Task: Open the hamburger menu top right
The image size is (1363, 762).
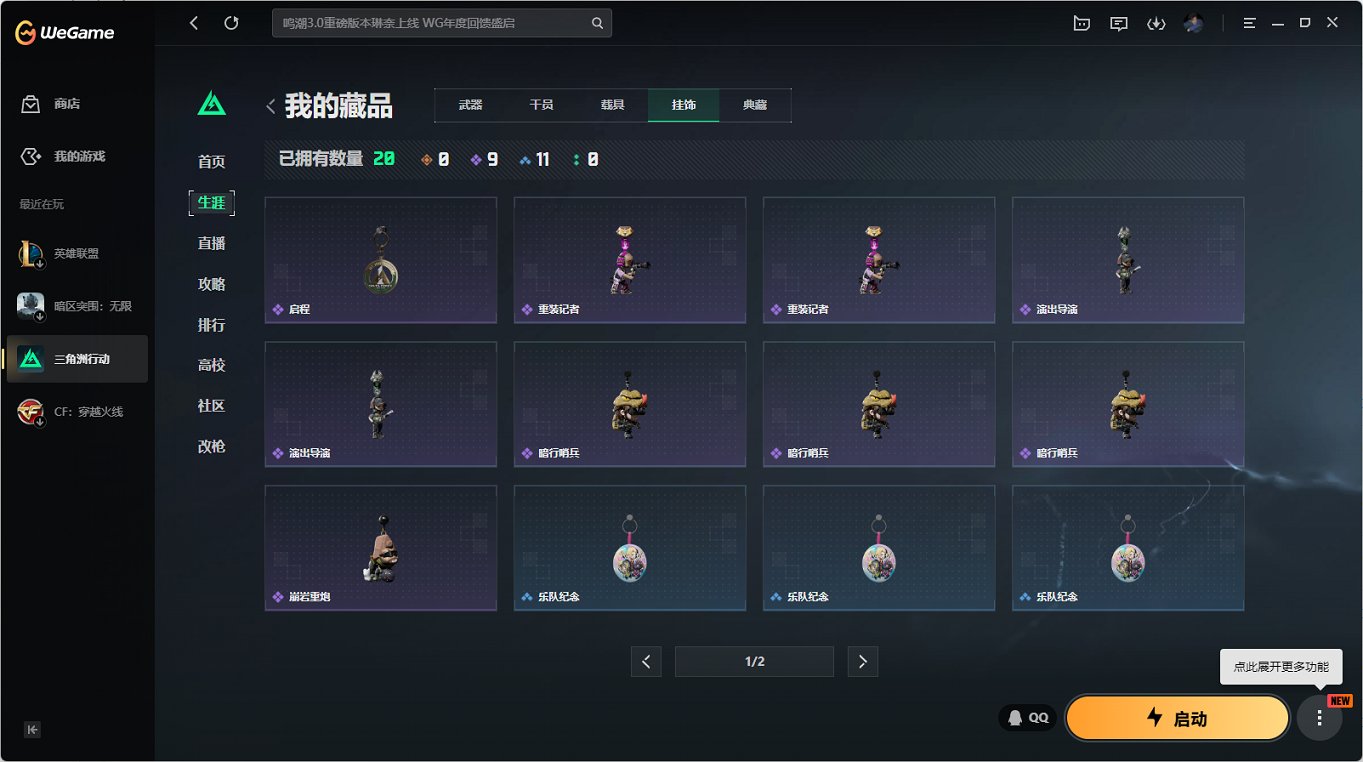Action: (1249, 22)
